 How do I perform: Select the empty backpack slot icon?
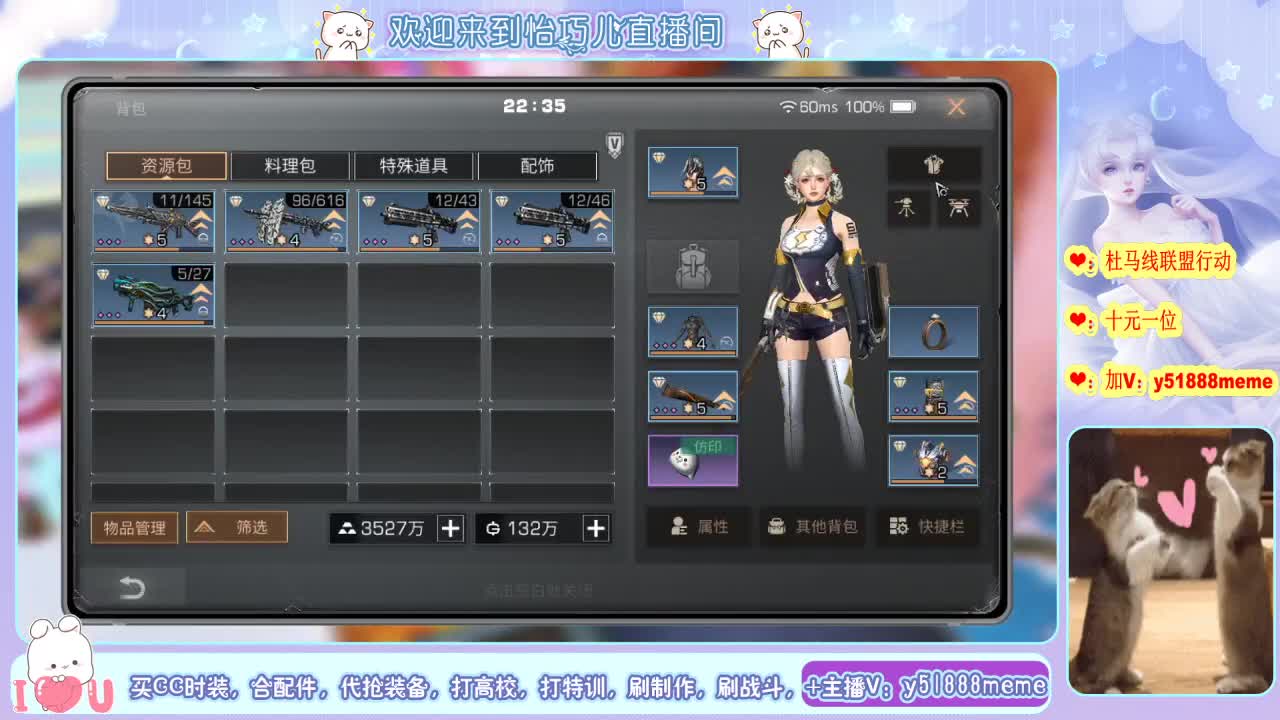pyautogui.click(x=693, y=266)
